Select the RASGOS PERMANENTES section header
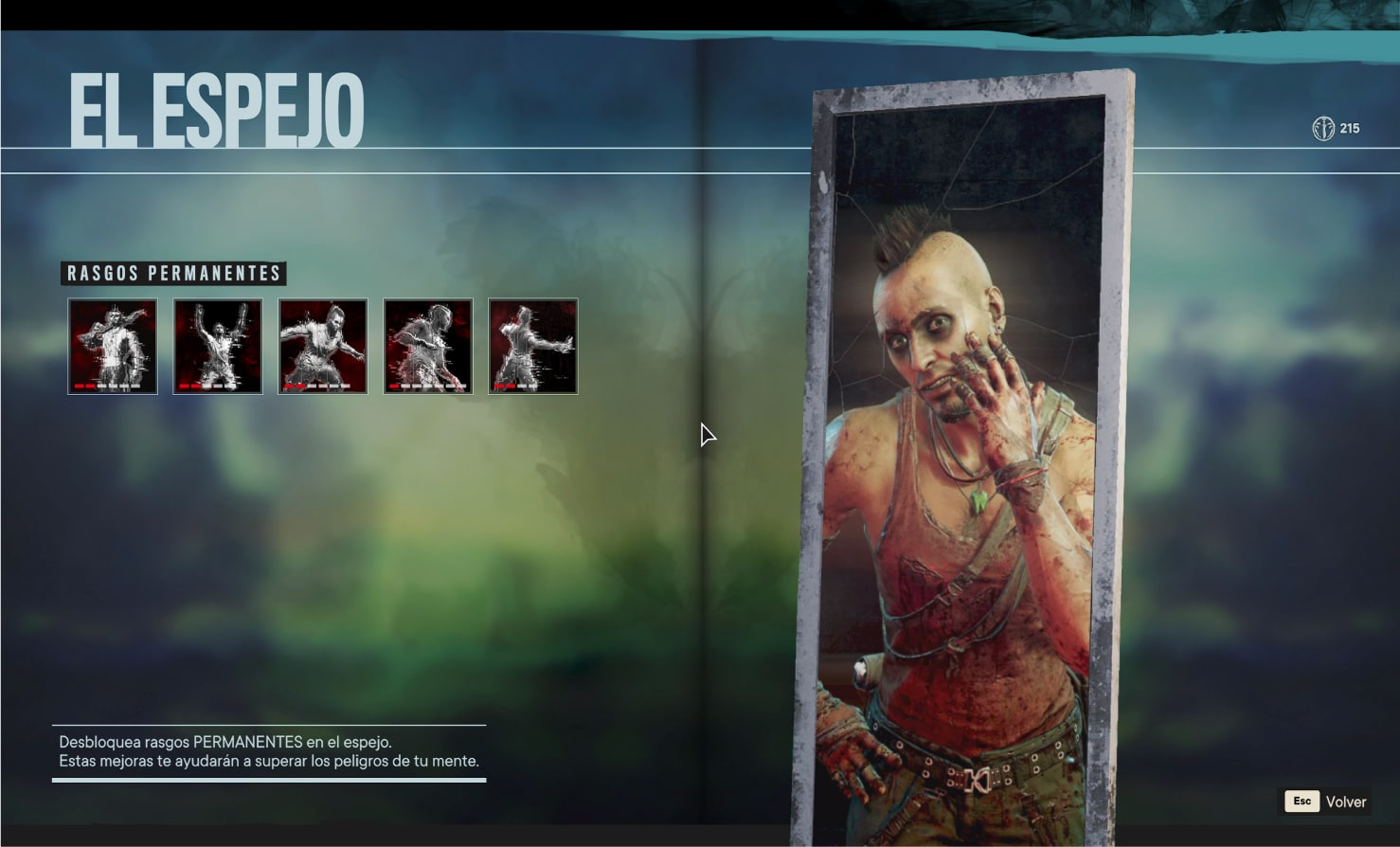 pyautogui.click(x=173, y=274)
